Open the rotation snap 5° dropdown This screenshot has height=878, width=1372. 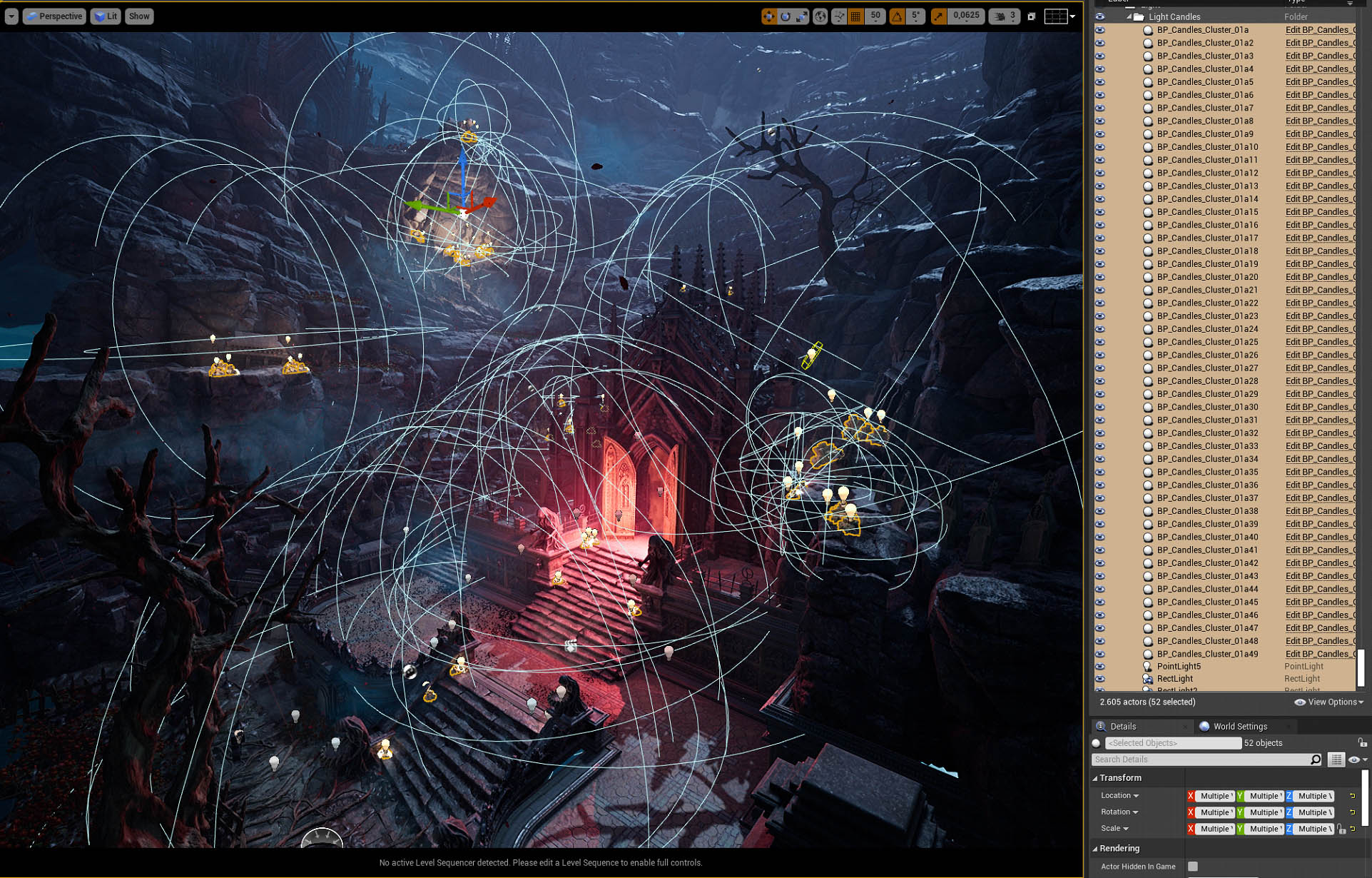coord(915,16)
